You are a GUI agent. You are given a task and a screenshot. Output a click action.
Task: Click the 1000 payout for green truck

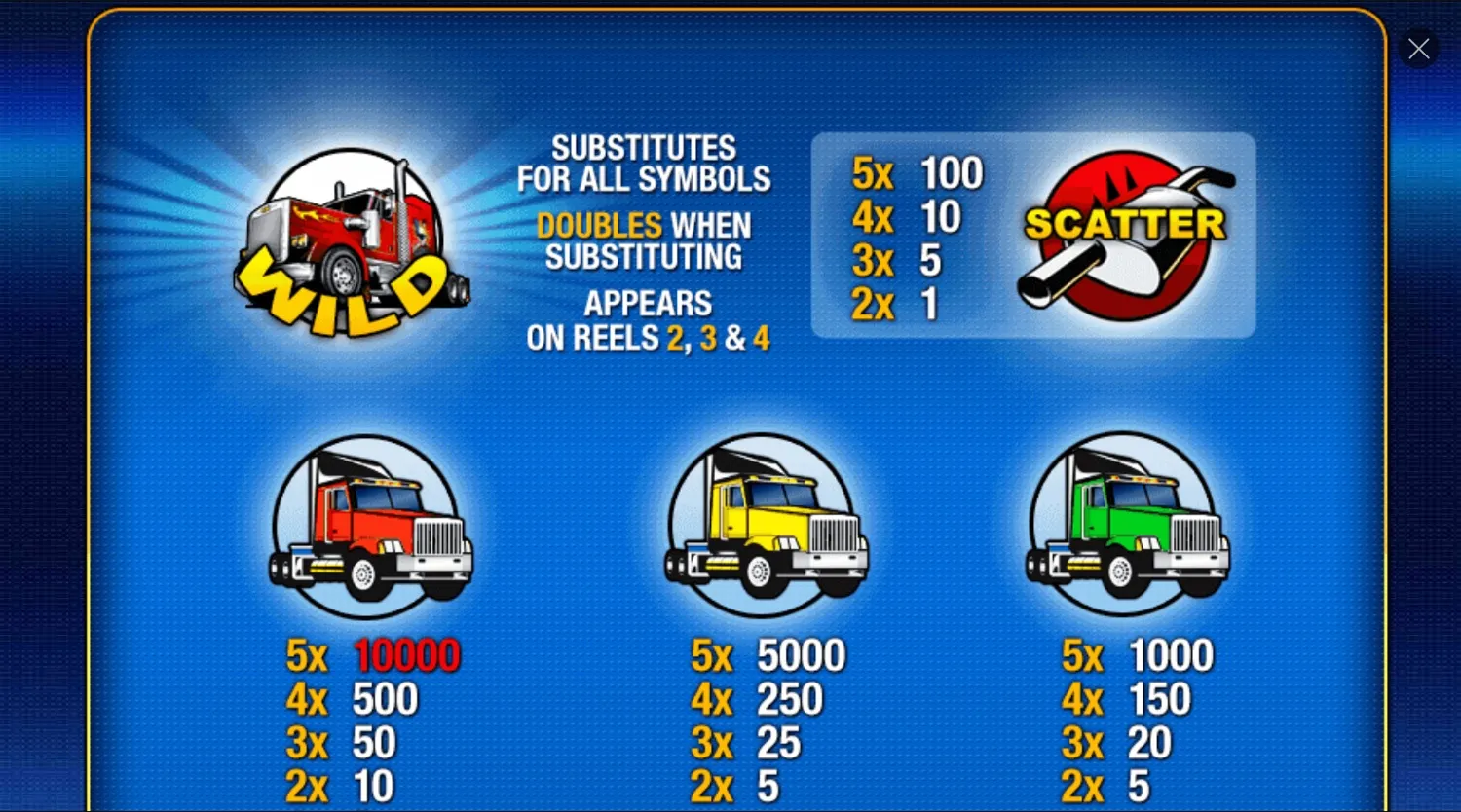1172,655
